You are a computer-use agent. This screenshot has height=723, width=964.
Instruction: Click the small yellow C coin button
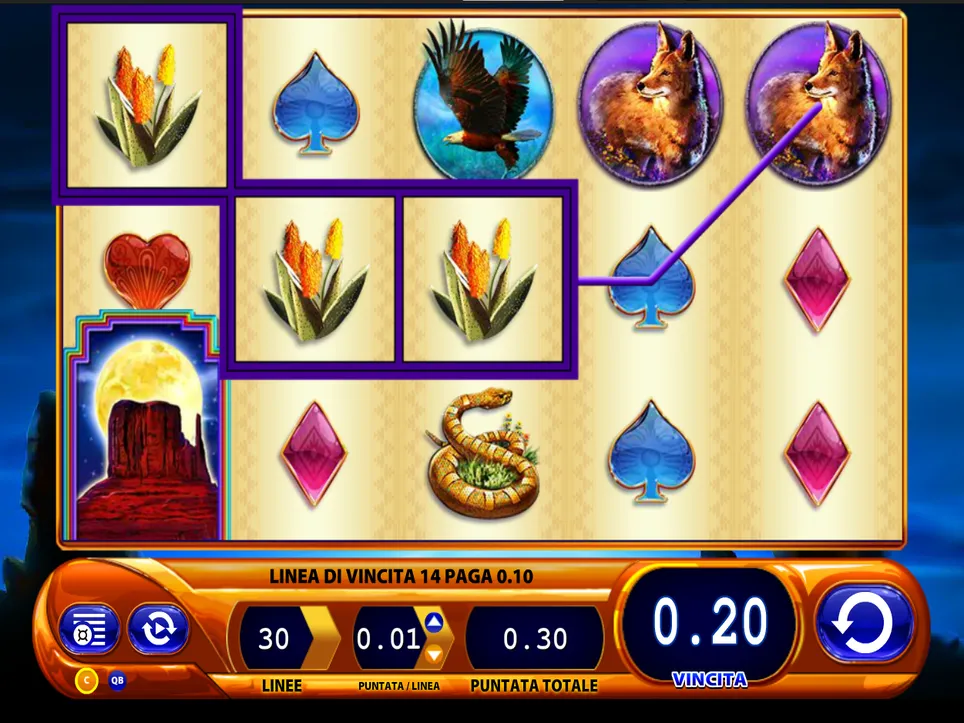[87, 681]
